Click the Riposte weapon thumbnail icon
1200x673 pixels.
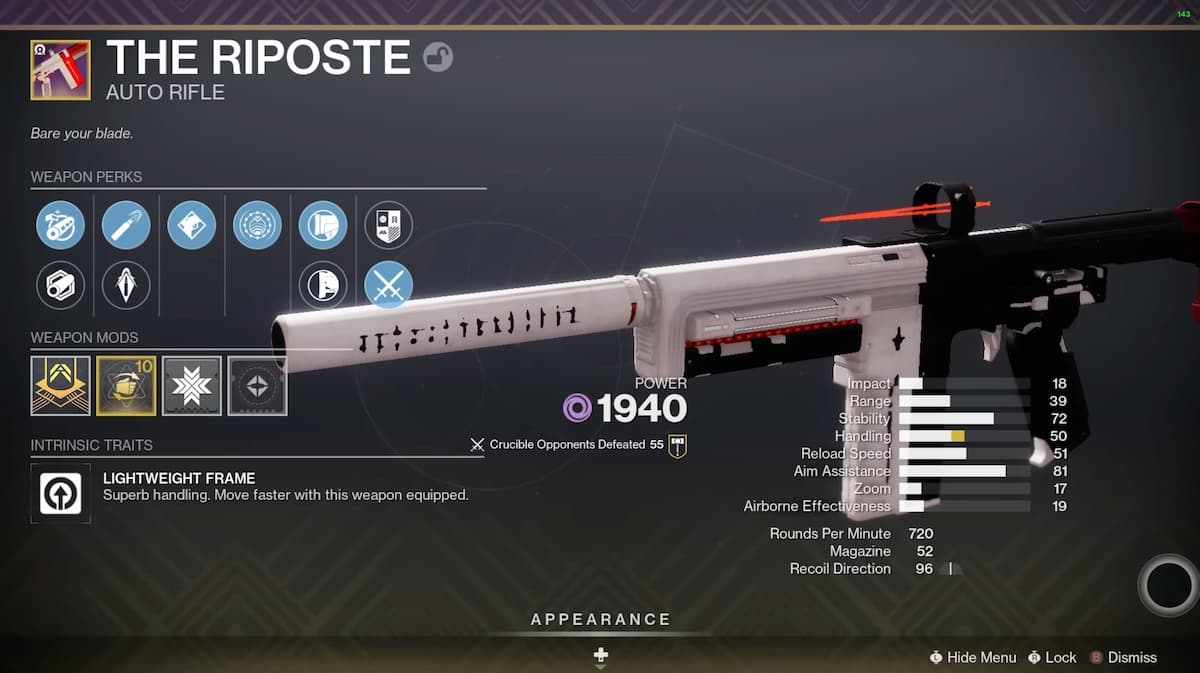pos(61,70)
